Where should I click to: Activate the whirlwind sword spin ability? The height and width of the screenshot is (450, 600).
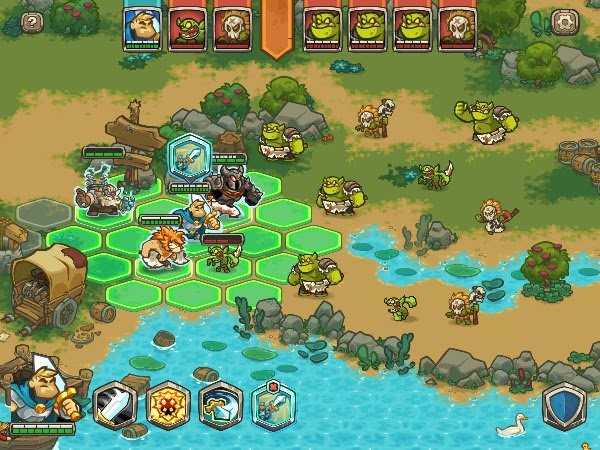[220, 404]
